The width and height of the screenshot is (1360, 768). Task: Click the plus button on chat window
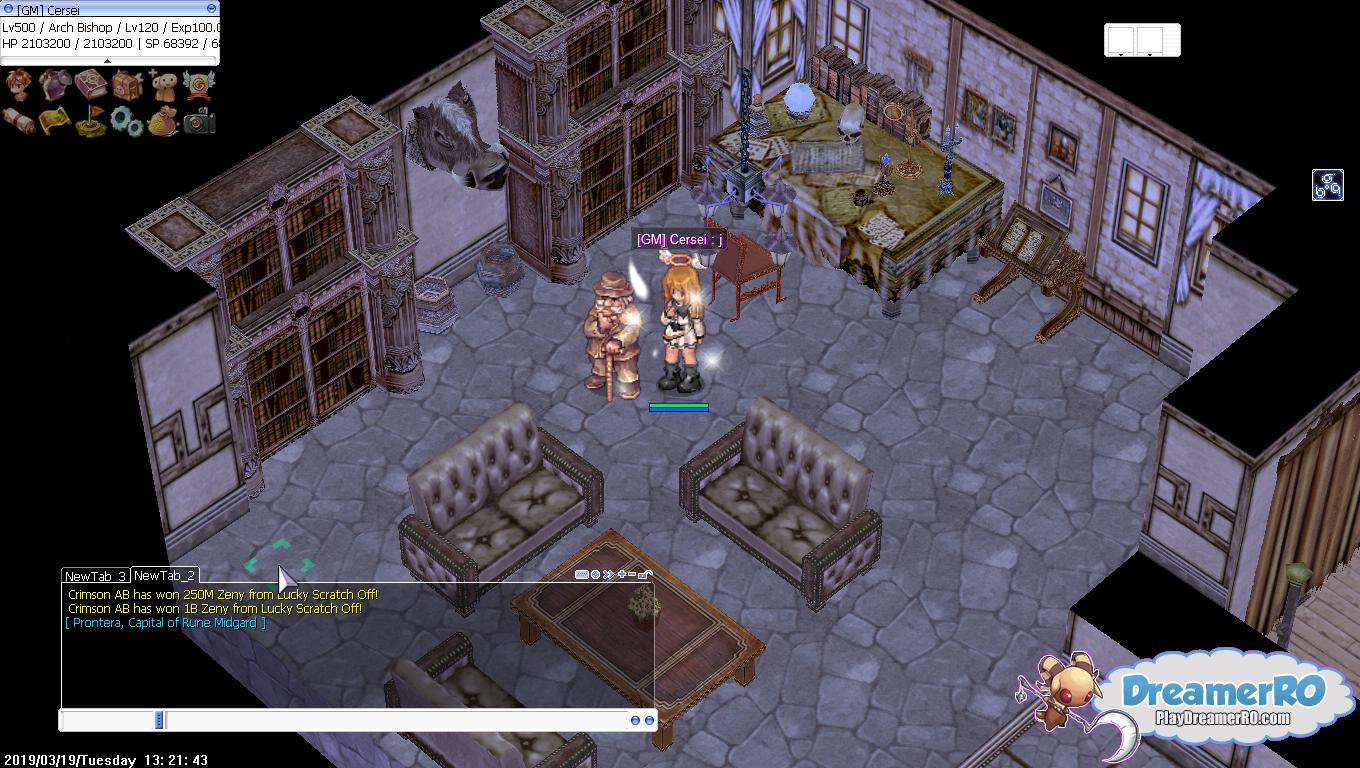(x=621, y=574)
